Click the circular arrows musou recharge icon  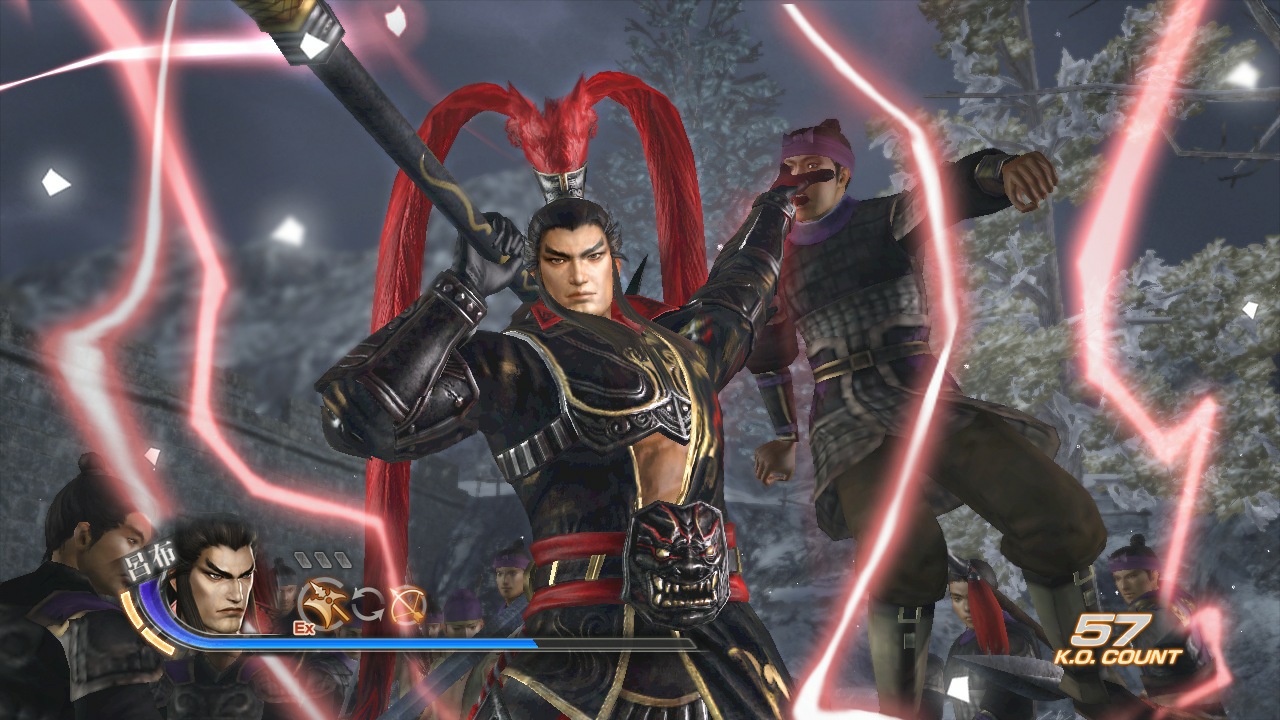368,603
